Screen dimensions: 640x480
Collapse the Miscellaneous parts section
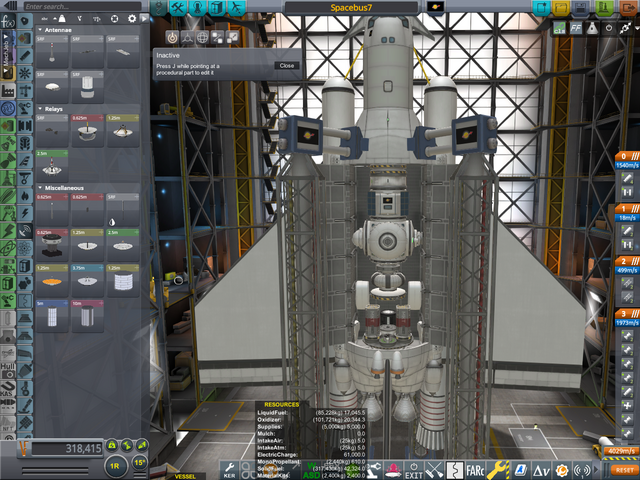(x=39, y=187)
